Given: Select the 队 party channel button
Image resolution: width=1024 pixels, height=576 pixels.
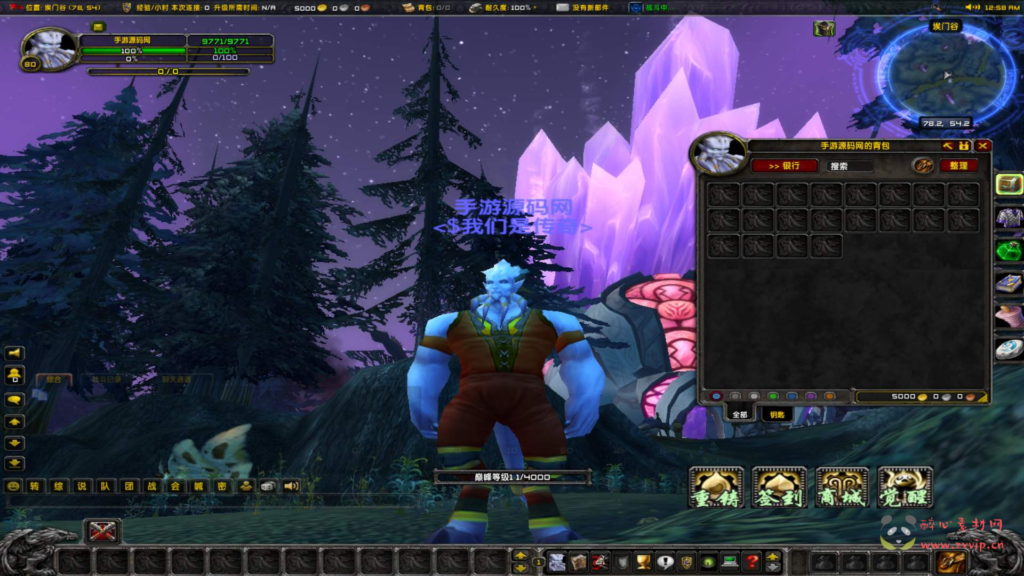Looking at the screenshot, I should [x=105, y=486].
